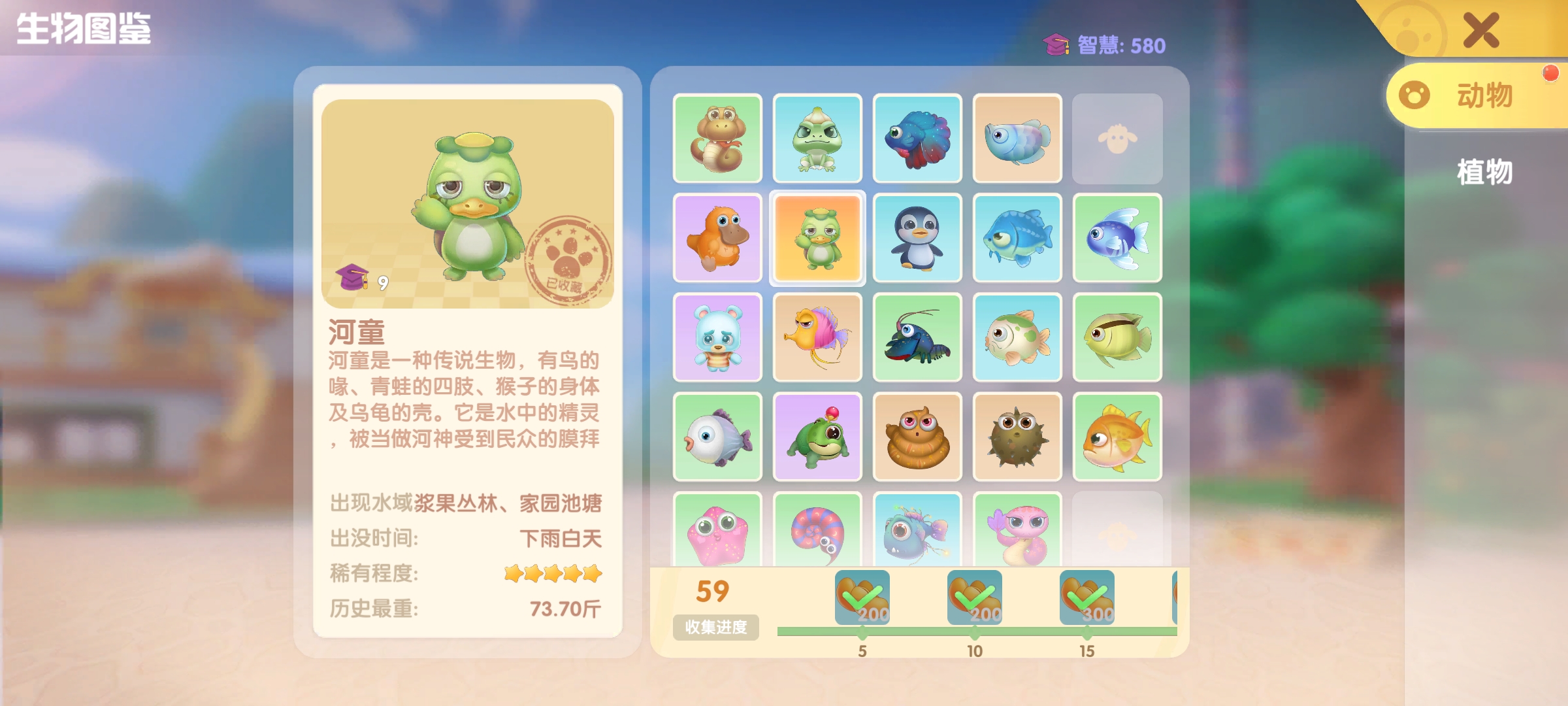The width and height of the screenshot is (1568, 706).
Task: Close the creature encyclopedia window
Action: tap(1480, 30)
